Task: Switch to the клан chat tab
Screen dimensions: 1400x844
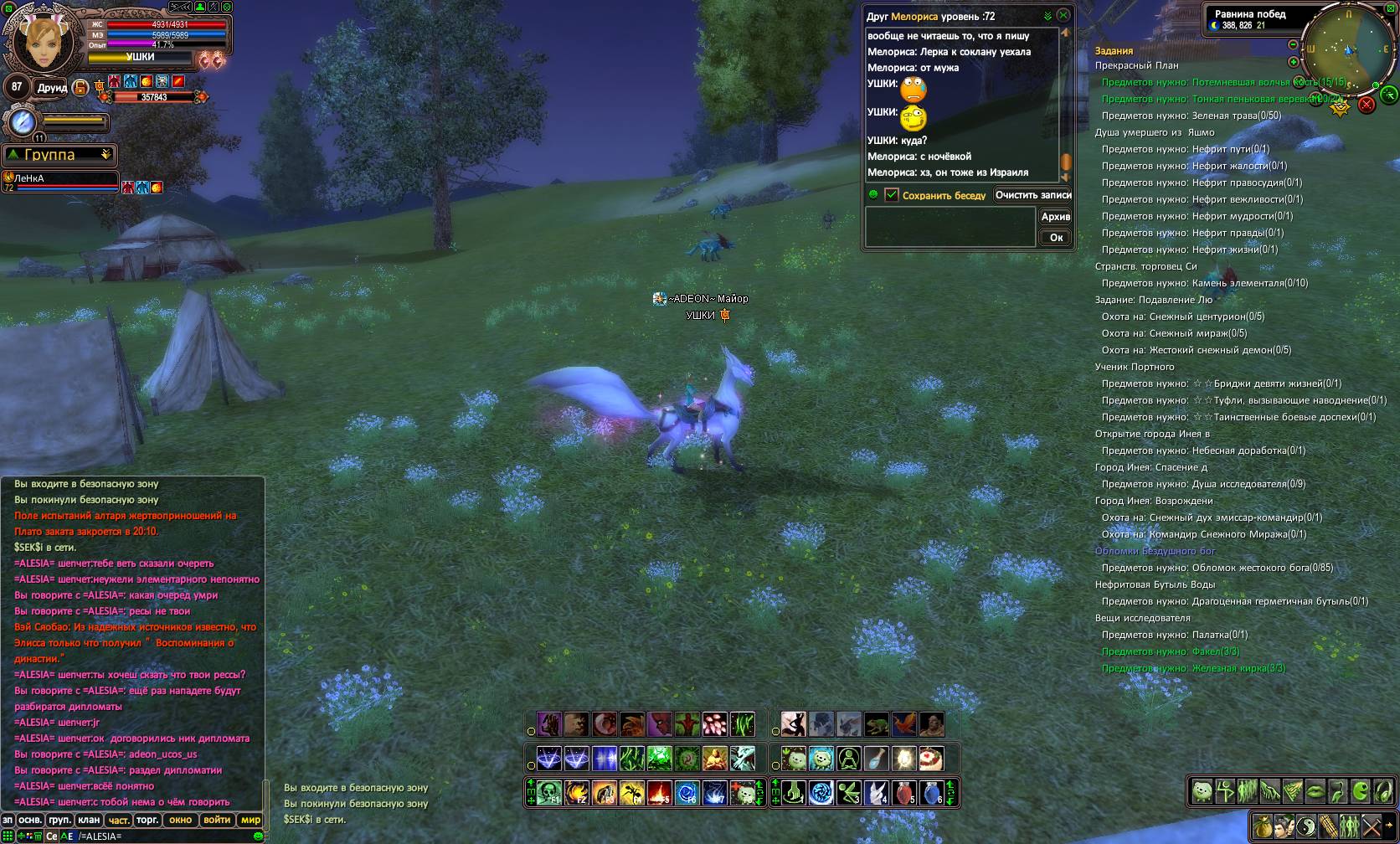Action: [89, 821]
